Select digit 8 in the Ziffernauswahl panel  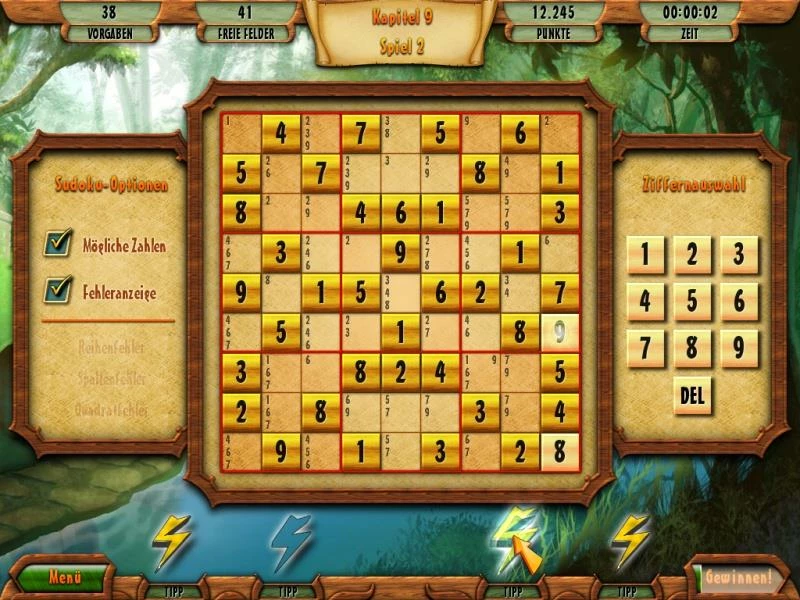pos(692,348)
